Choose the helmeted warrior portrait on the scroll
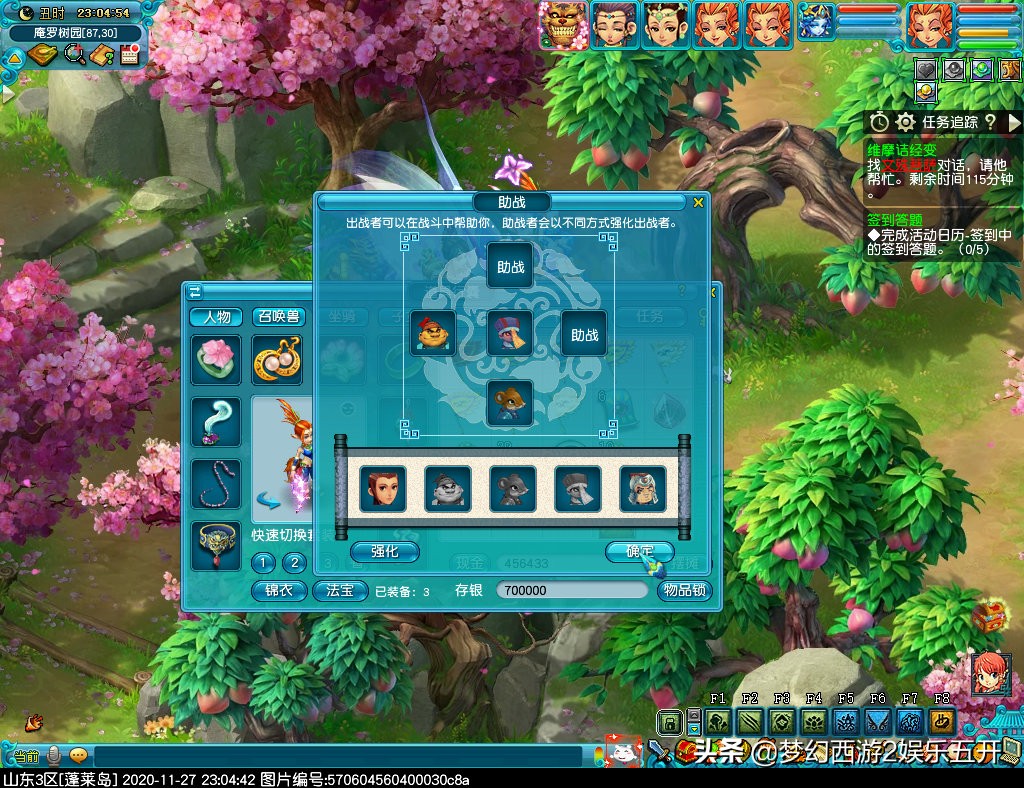Viewport: 1024px width, 788px height. tap(642, 489)
